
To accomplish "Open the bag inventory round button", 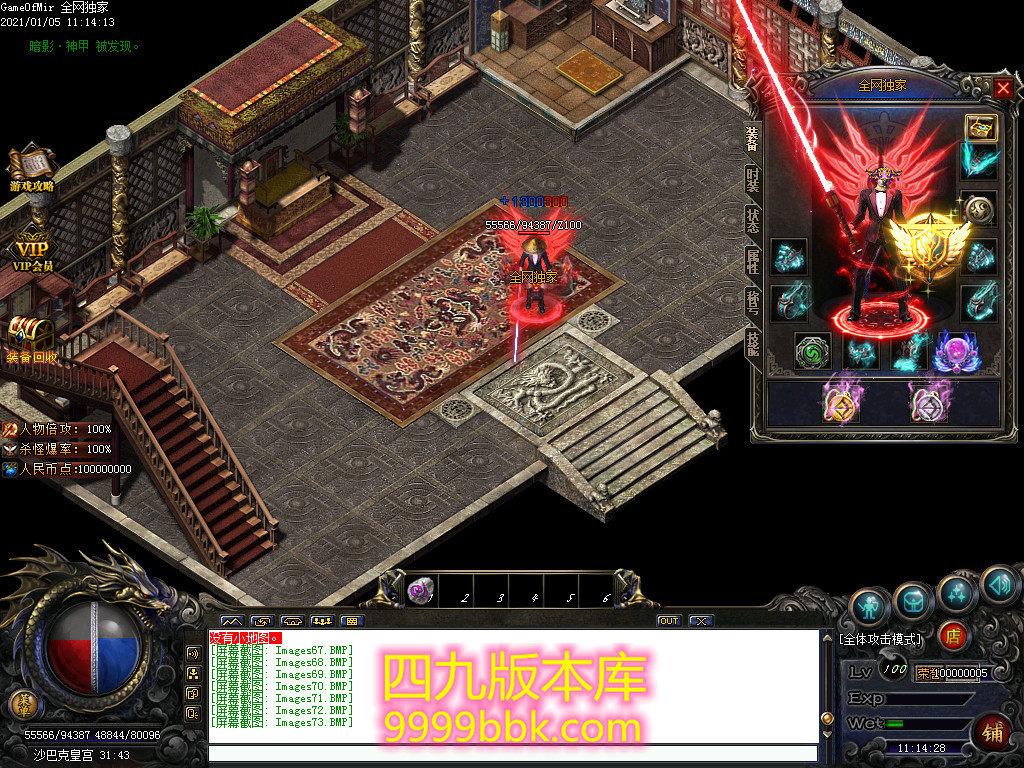I will [x=913, y=599].
